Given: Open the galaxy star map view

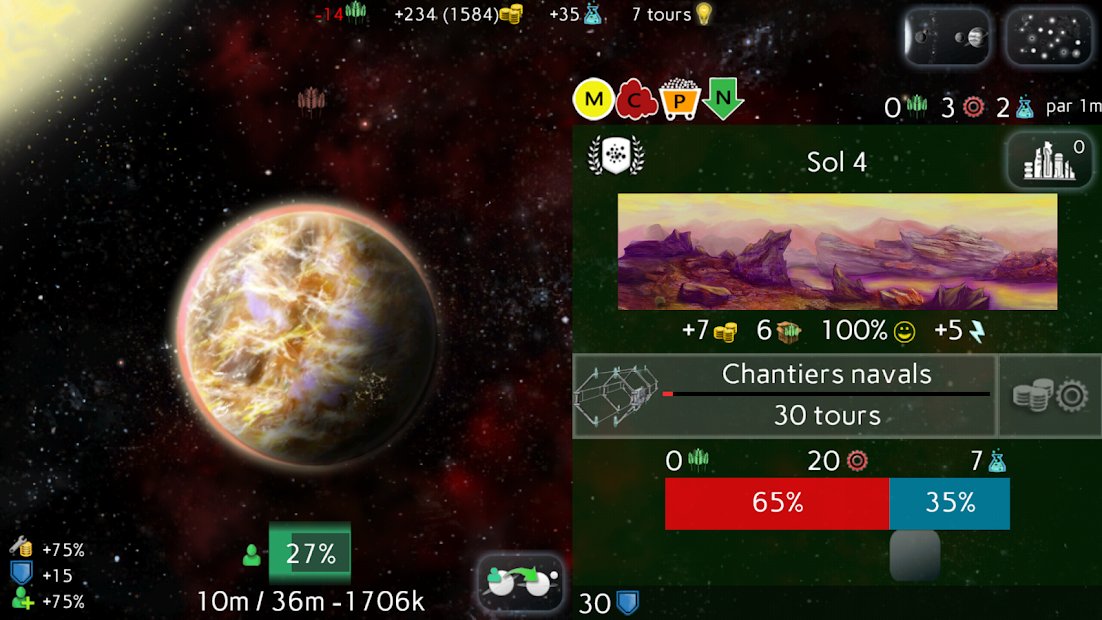Looking at the screenshot, I should 1049,38.
